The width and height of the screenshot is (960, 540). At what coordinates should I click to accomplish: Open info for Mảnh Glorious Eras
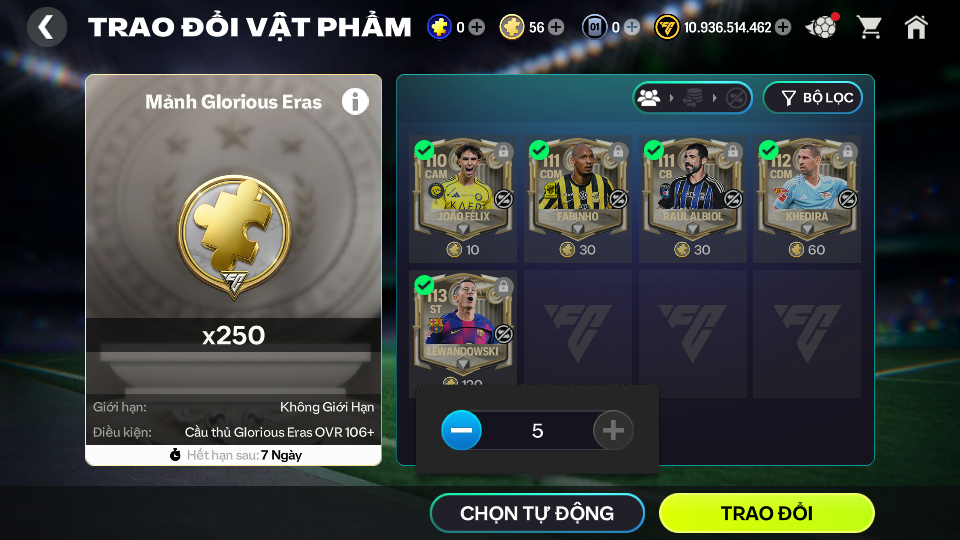[355, 101]
